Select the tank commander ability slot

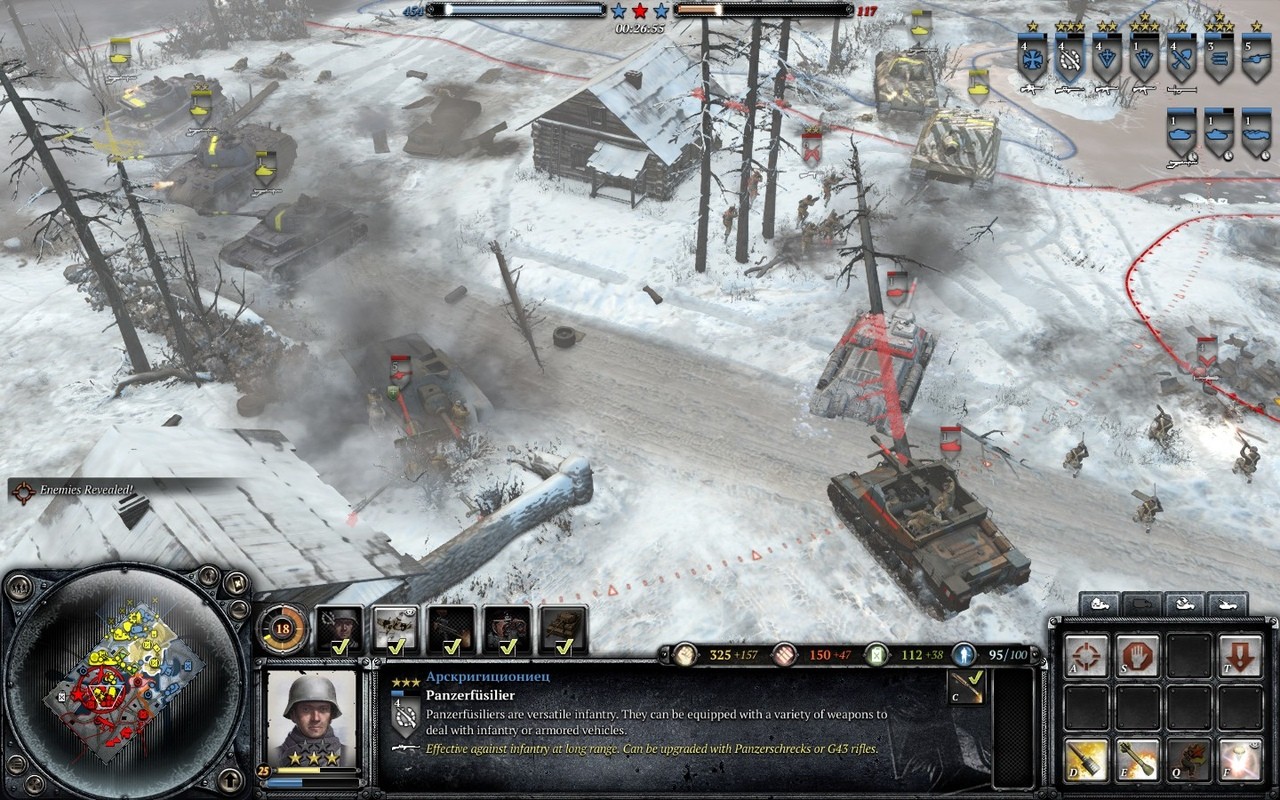pyautogui.click(x=564, y=630)
